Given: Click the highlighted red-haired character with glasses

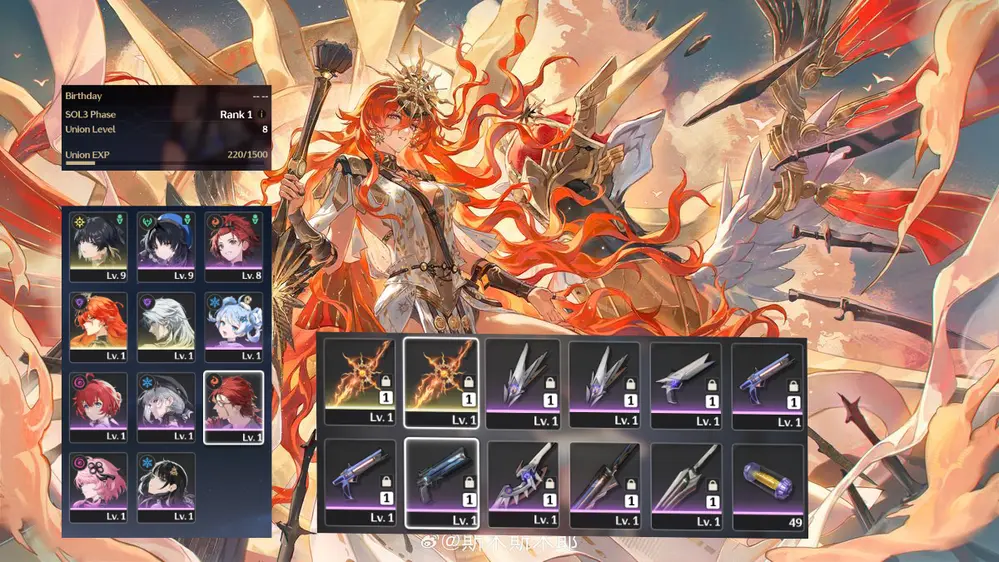Looking at the screenshot, I should point(232,406).
